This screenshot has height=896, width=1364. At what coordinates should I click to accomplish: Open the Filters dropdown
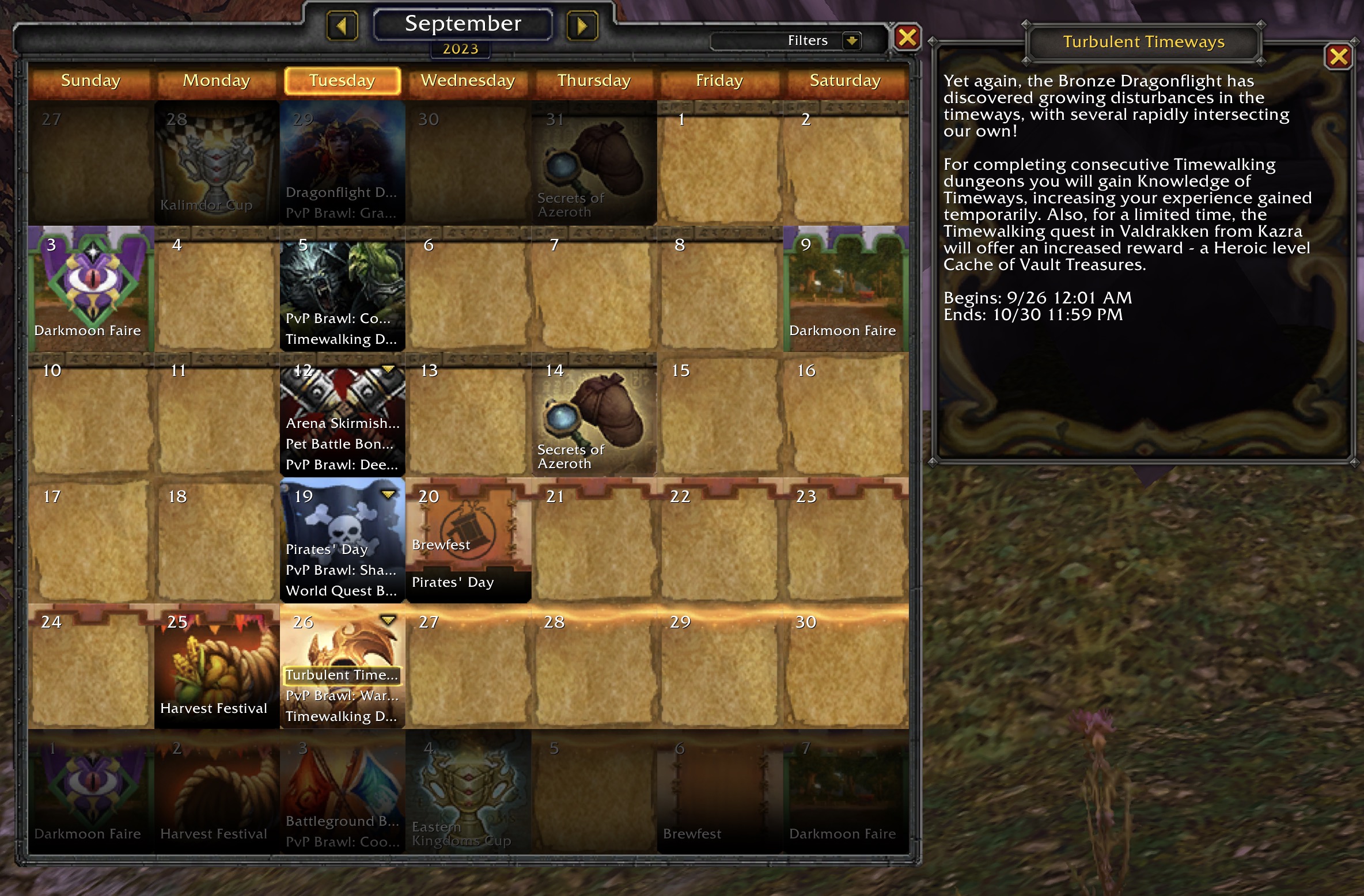point(851,41)
